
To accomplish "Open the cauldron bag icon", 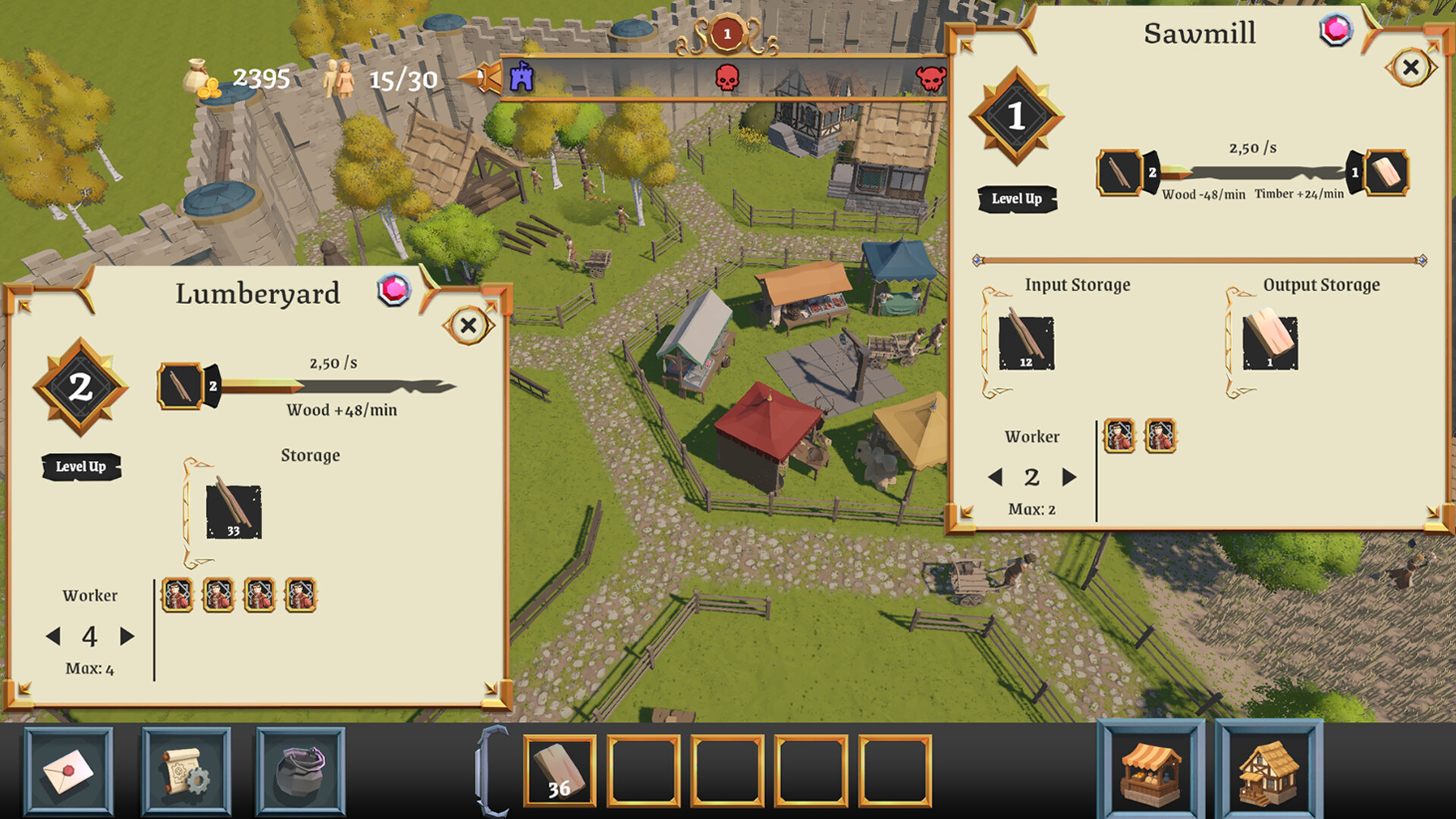I will 299,771.
